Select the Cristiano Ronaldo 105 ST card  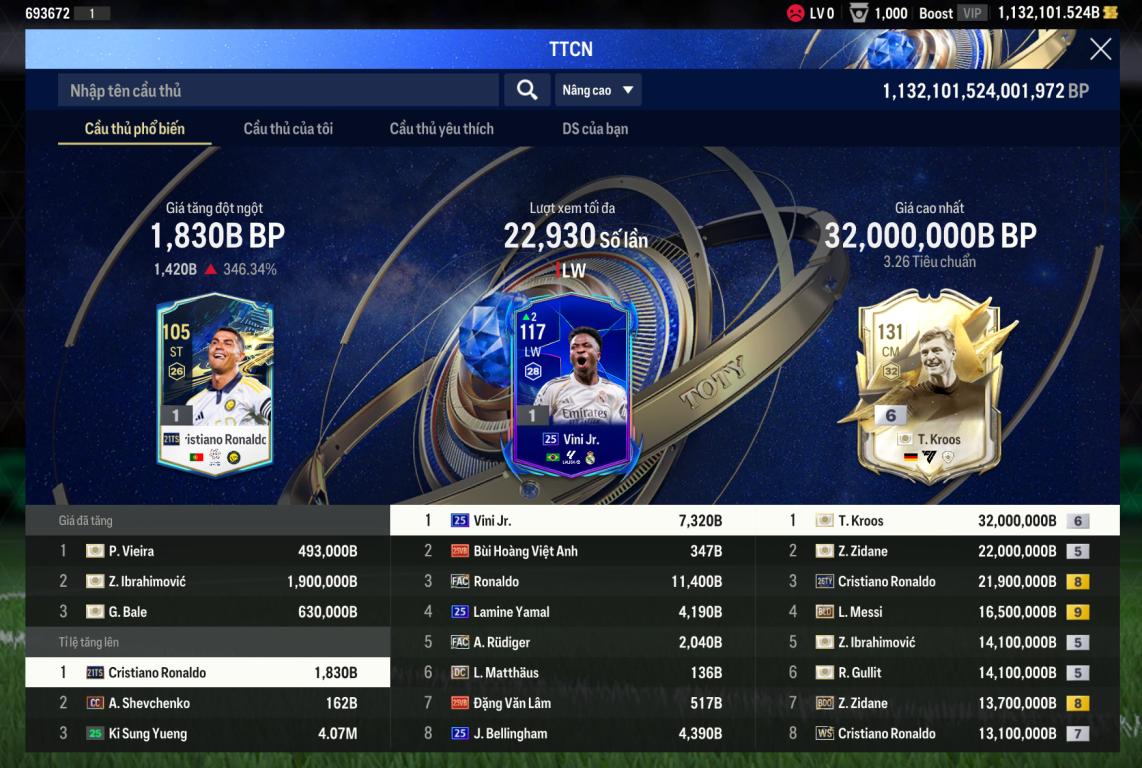tap(215, 384)
